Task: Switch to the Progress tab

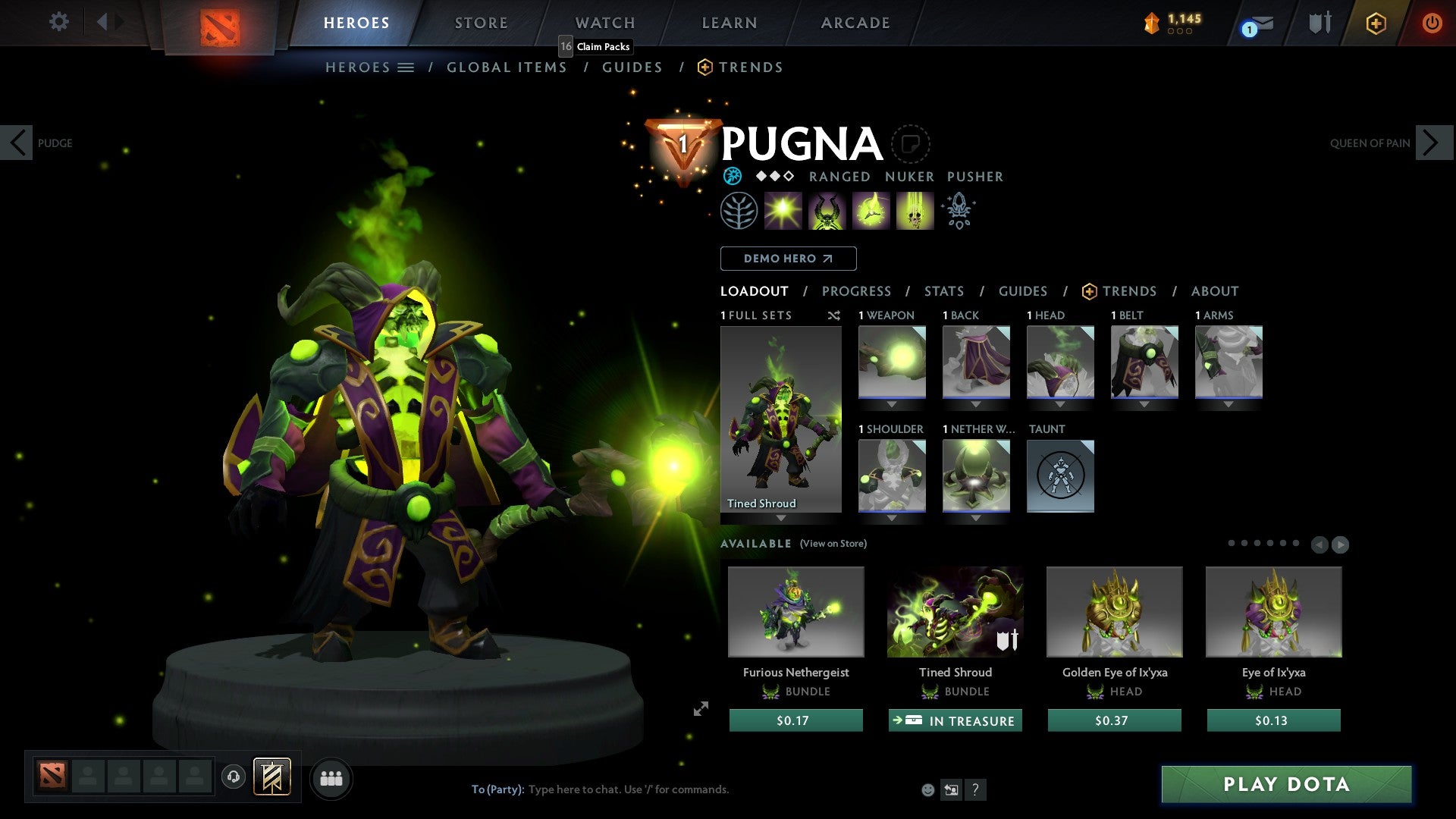Action: click(x=856, y=291)
